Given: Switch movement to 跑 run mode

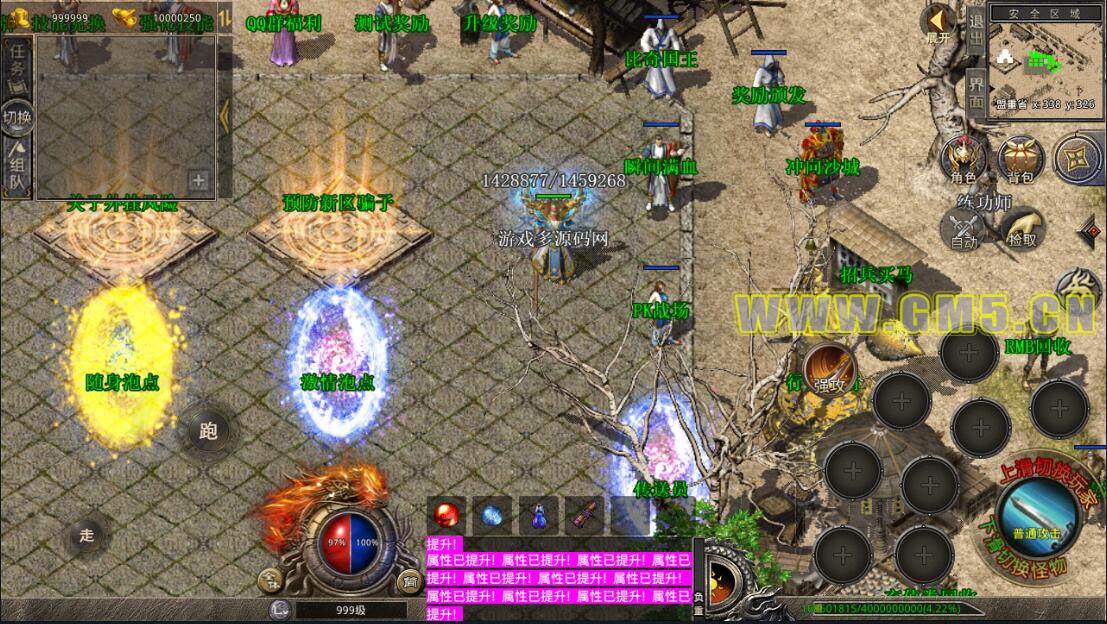Looking at the screenshot, I should click(209, 431).
